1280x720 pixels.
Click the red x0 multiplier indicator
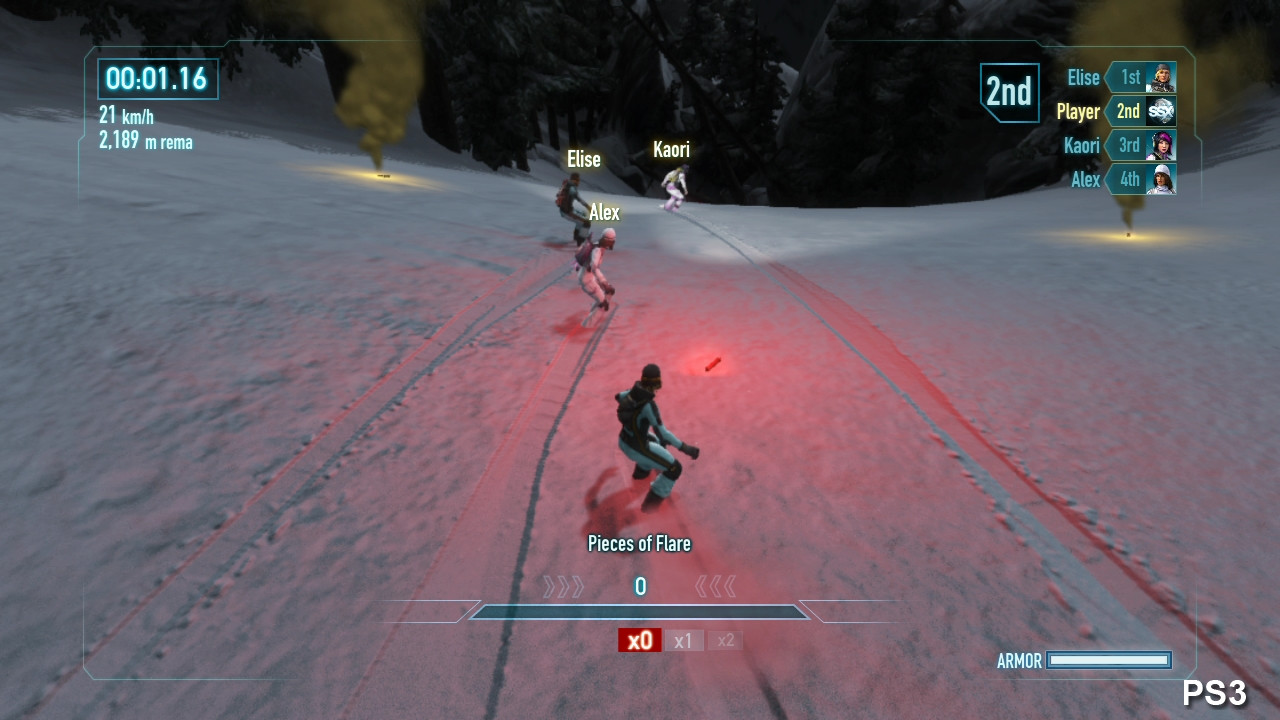(x=639, y=640)
